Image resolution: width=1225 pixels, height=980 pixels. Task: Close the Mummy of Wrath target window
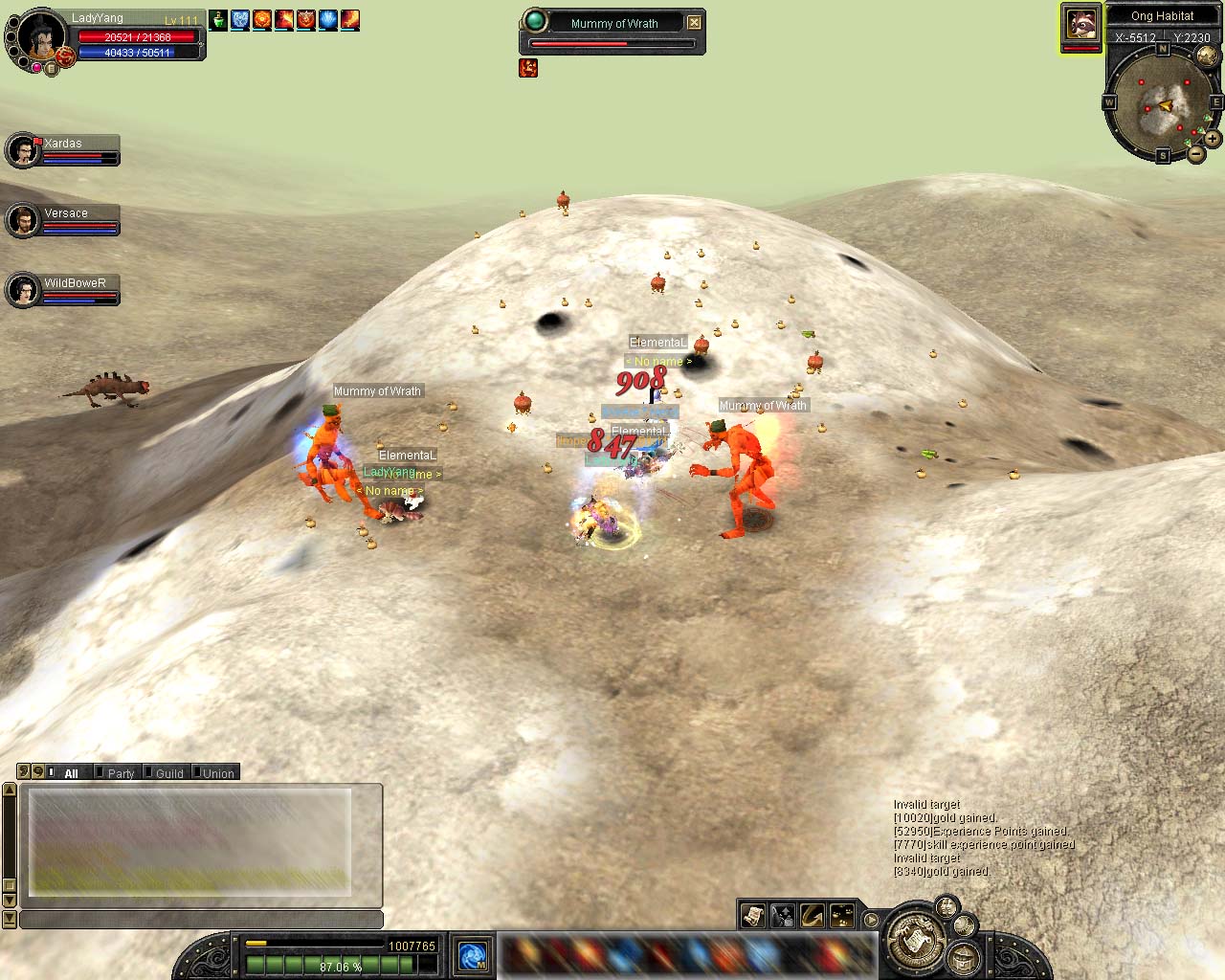(x=695, y=23)
